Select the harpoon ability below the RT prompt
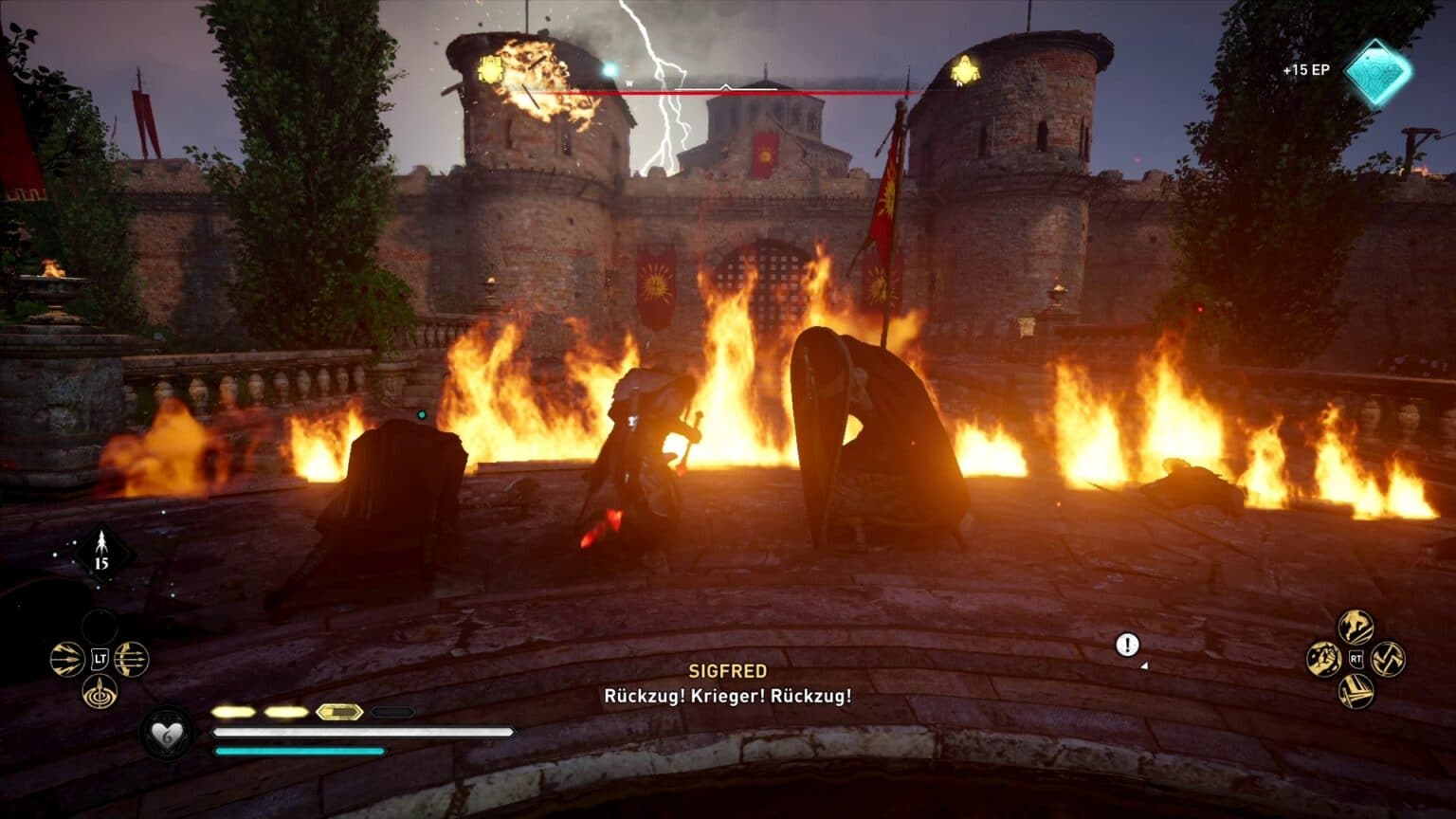The width and height of the screenshot is (1456, 819). click(x=1356, y=691)
